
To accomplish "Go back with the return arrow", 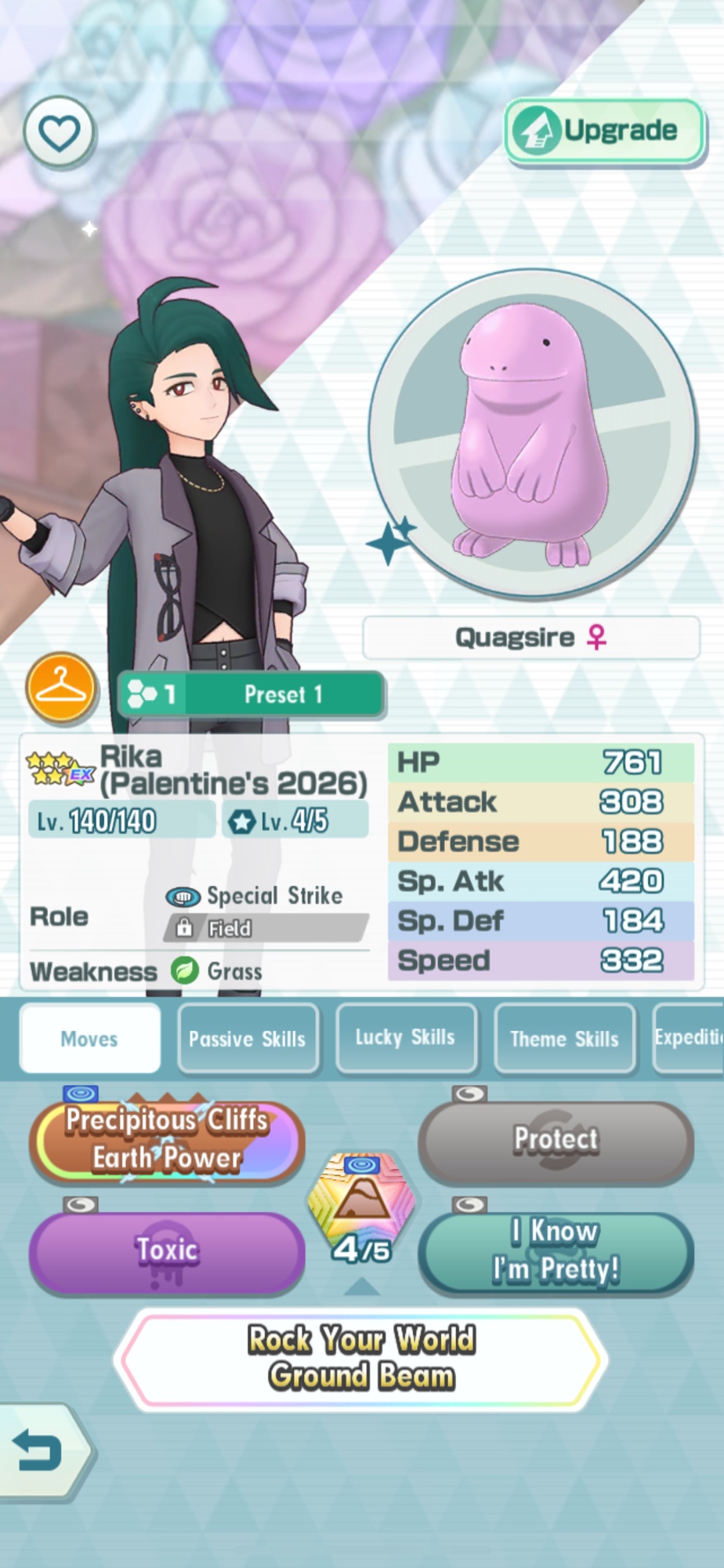I will [39, 1451].
